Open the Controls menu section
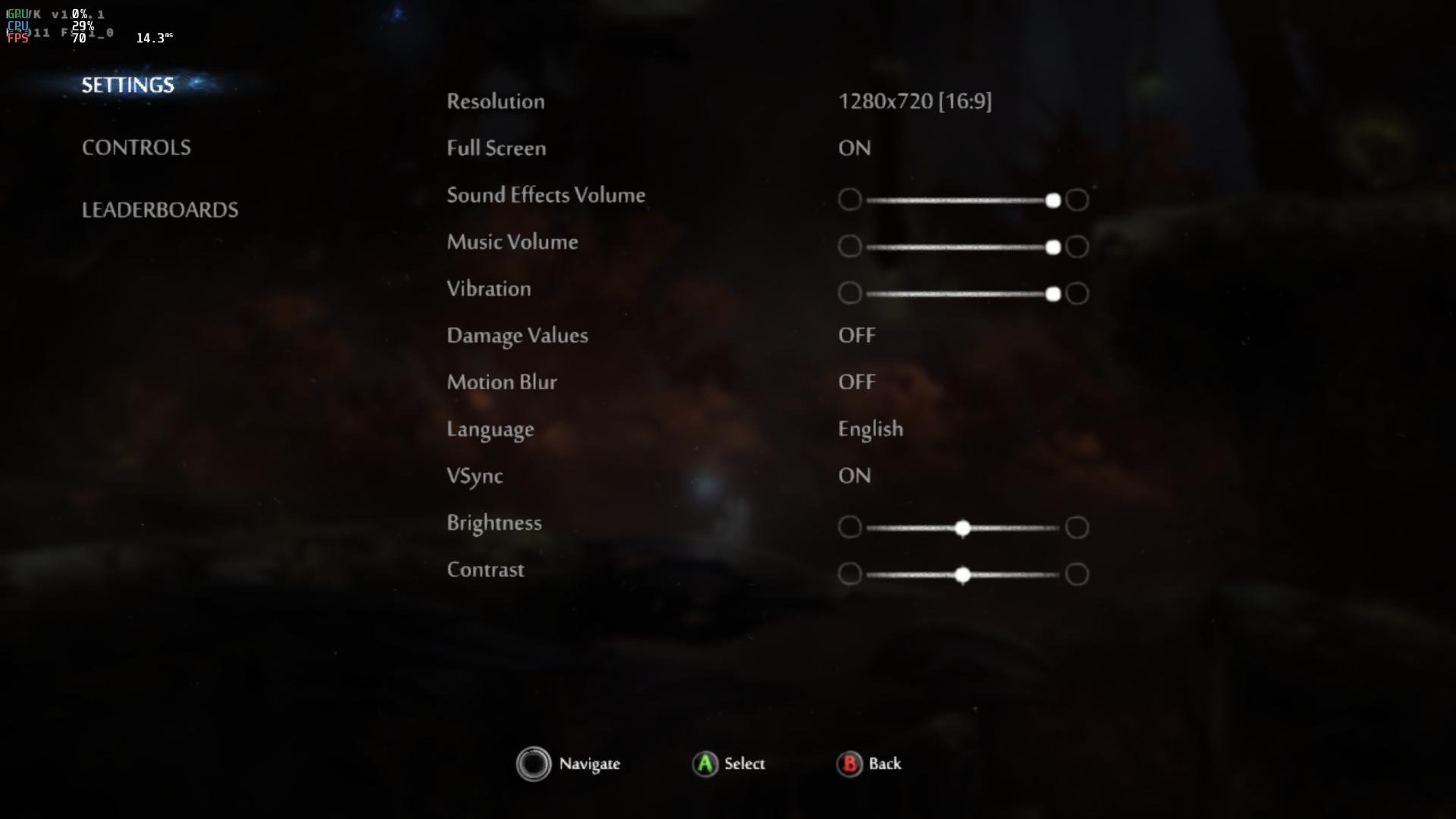Viewport: 1456px width, 819px height. [136, 147]
